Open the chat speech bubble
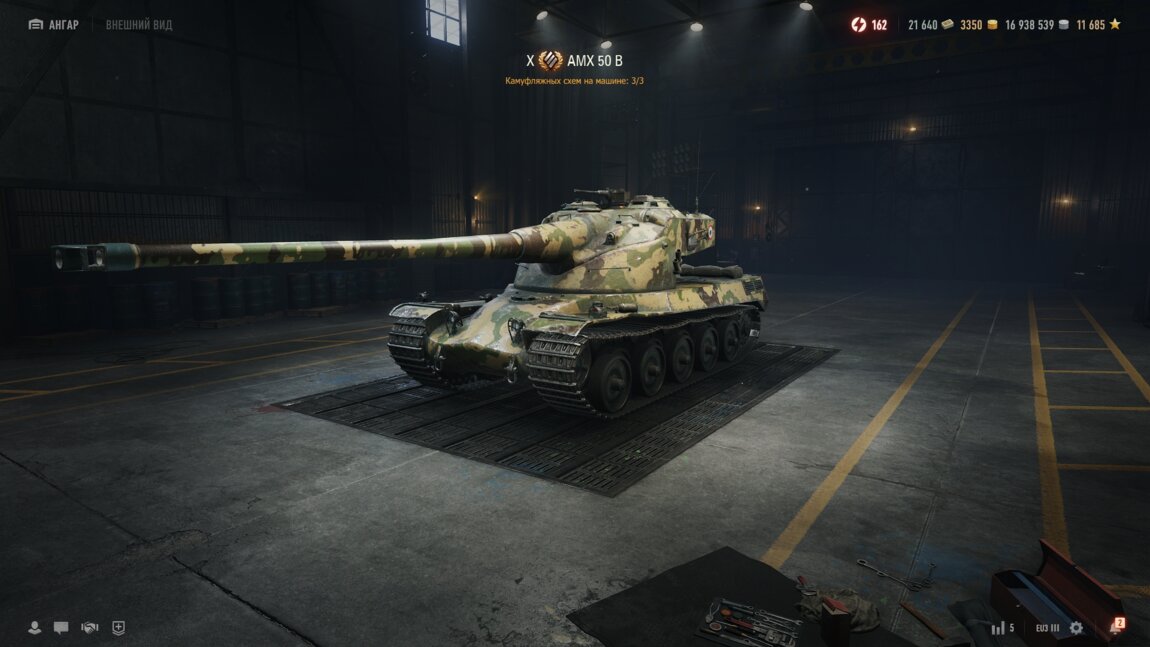This screenshot has height=647, width=1150. click(x=62, y=628)
